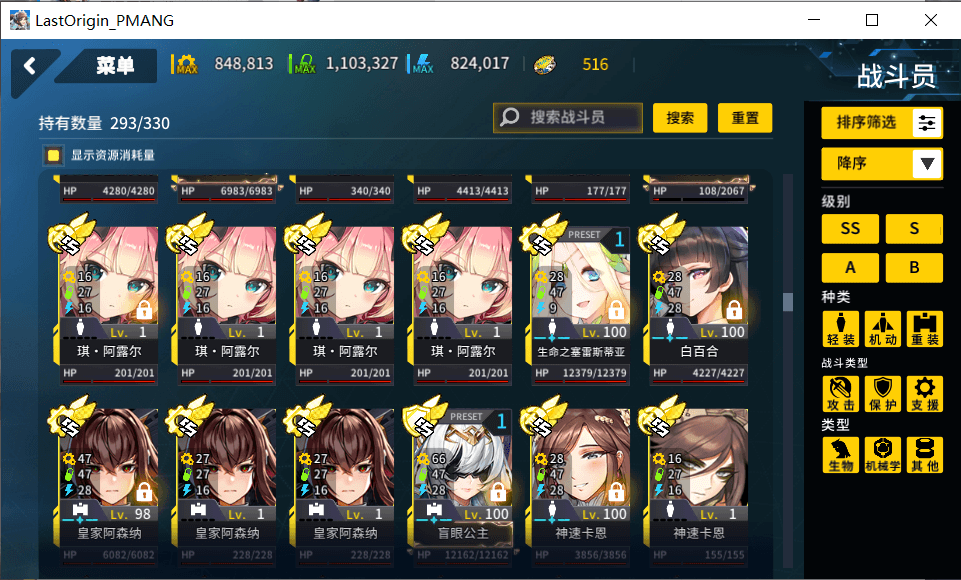This screenshot has height=580, width=961.
Task: Open the 降序 order dropdown
Action: pos(882,163)
